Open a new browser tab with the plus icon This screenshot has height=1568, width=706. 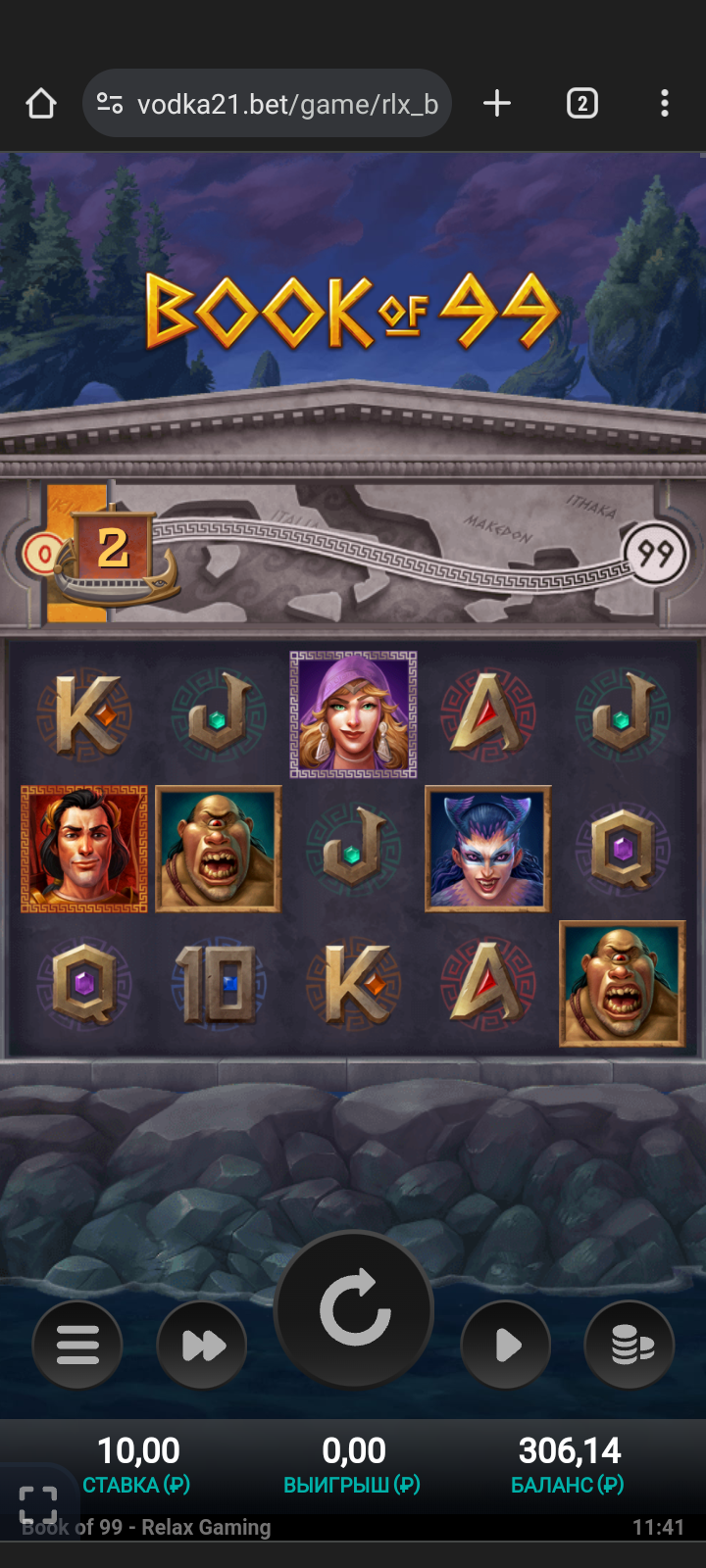[x=497, y=104]
